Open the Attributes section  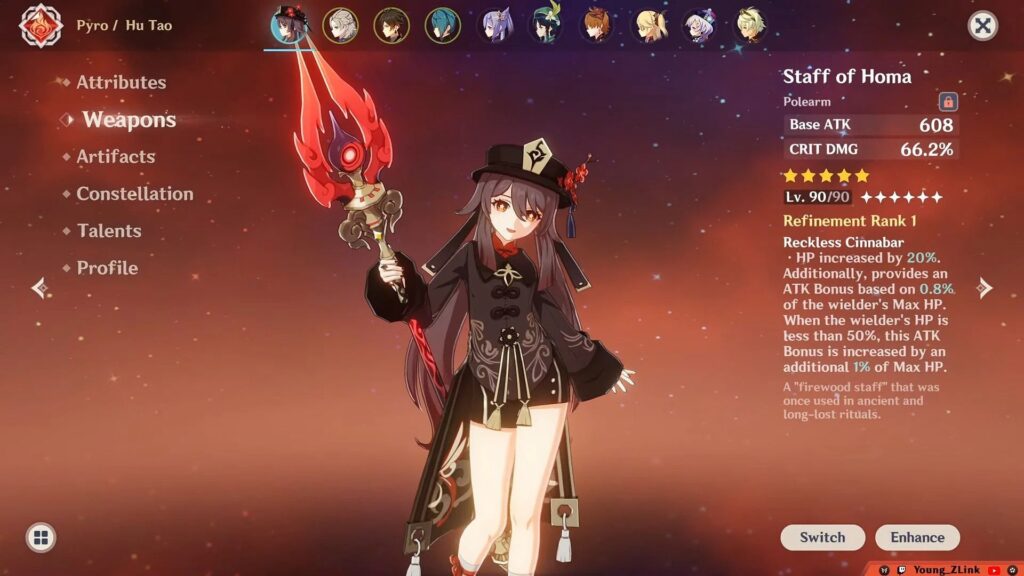[121, 82]
